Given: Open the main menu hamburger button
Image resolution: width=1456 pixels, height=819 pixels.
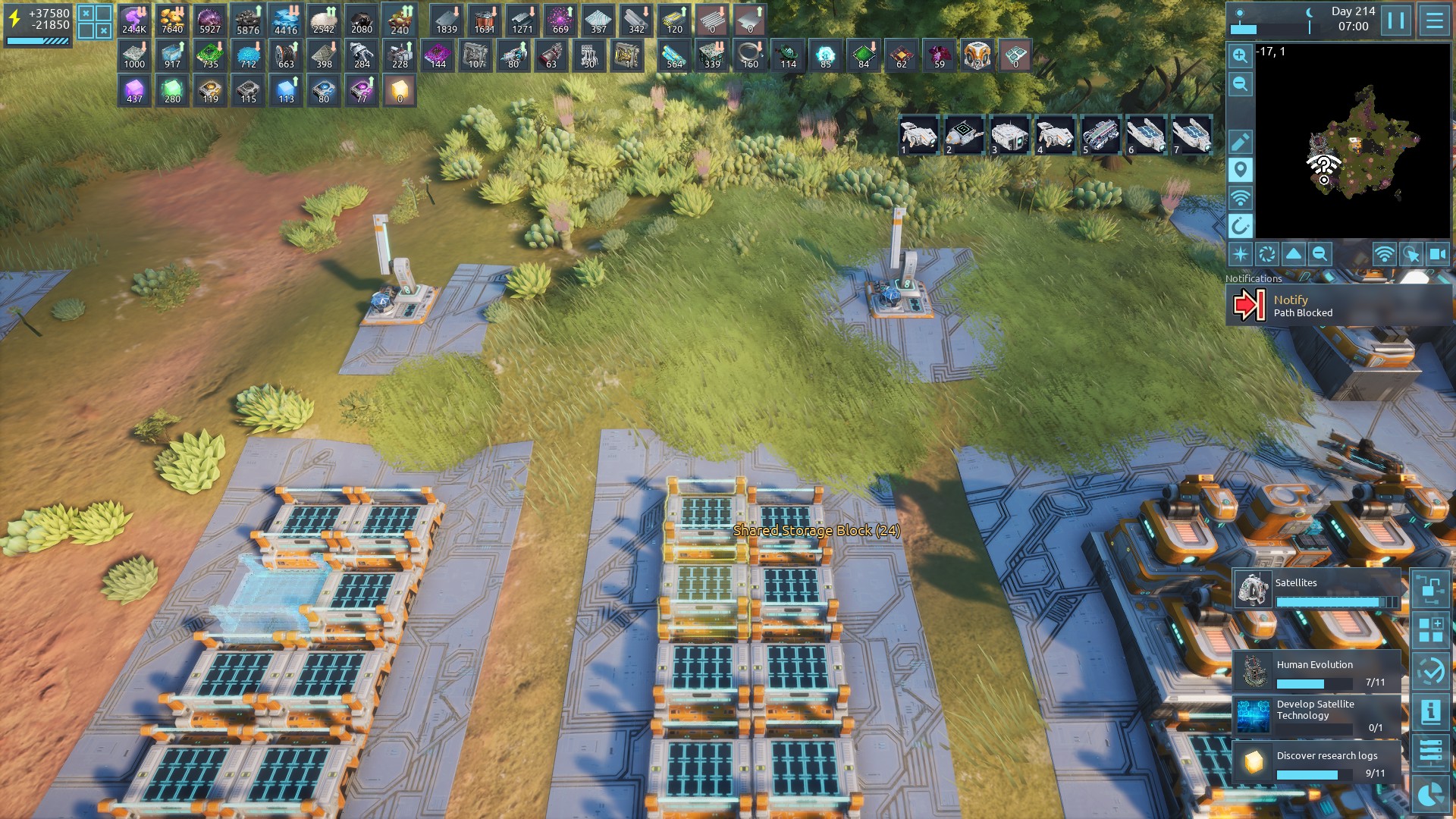Looking at the screenshot, I should pos(1434,20).
